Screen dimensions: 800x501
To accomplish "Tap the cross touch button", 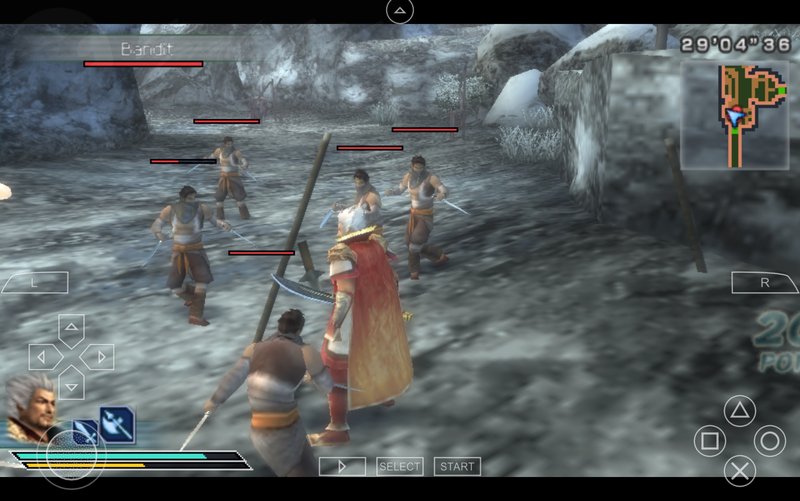I will pos(739,470).
